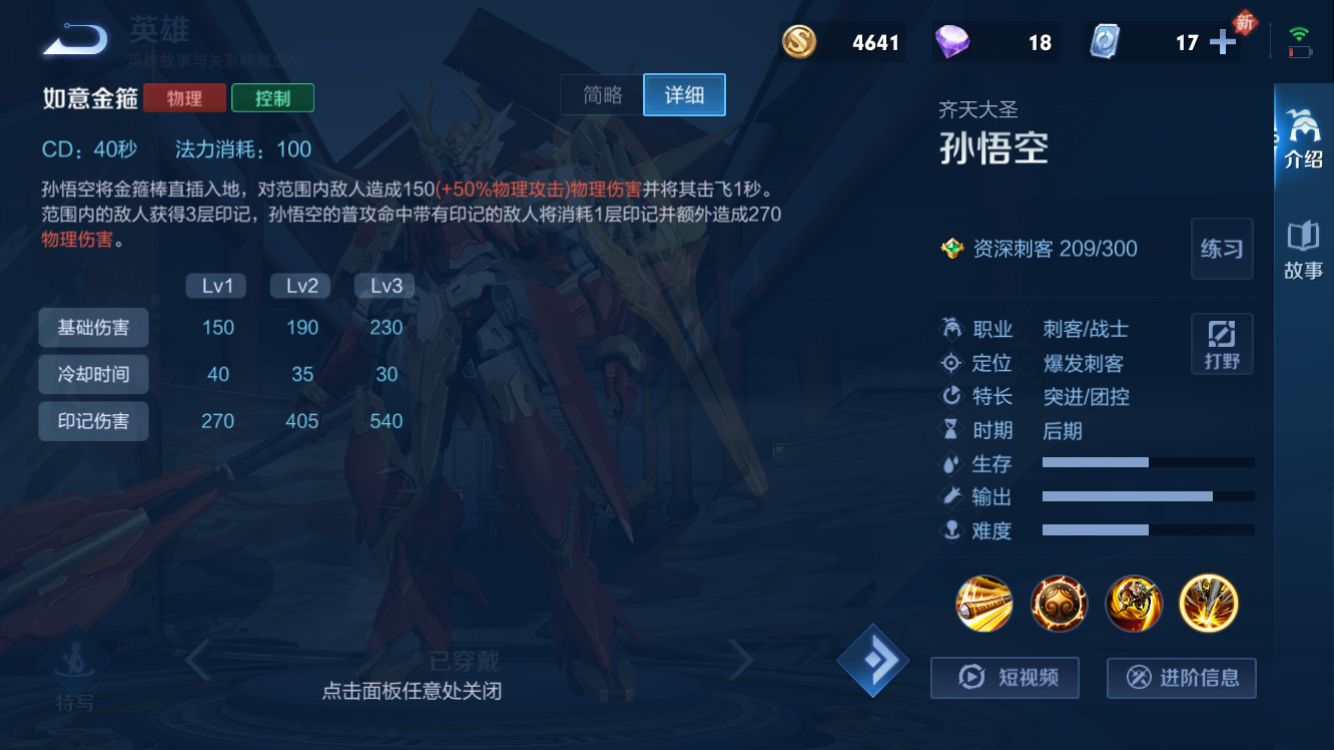Image resolution: width=1334 pixels, height=750 pixels.
Task: Select Sun Wukong's first skill icon
Action: (x=982, y=604)
